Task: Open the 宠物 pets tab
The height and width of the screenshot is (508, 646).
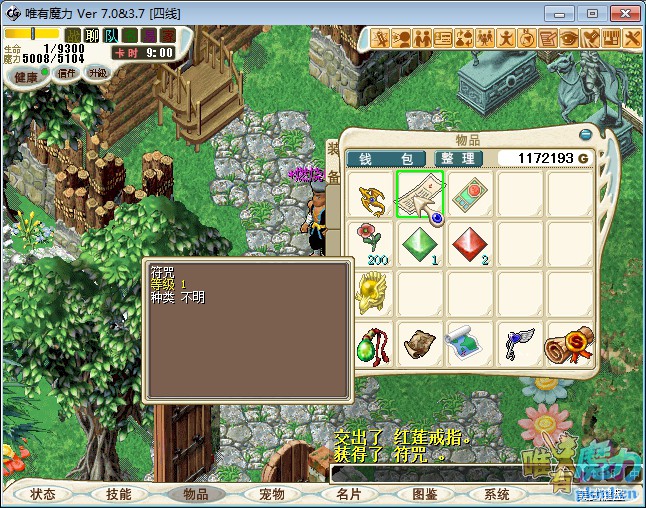Action: (x=272, y=494)
